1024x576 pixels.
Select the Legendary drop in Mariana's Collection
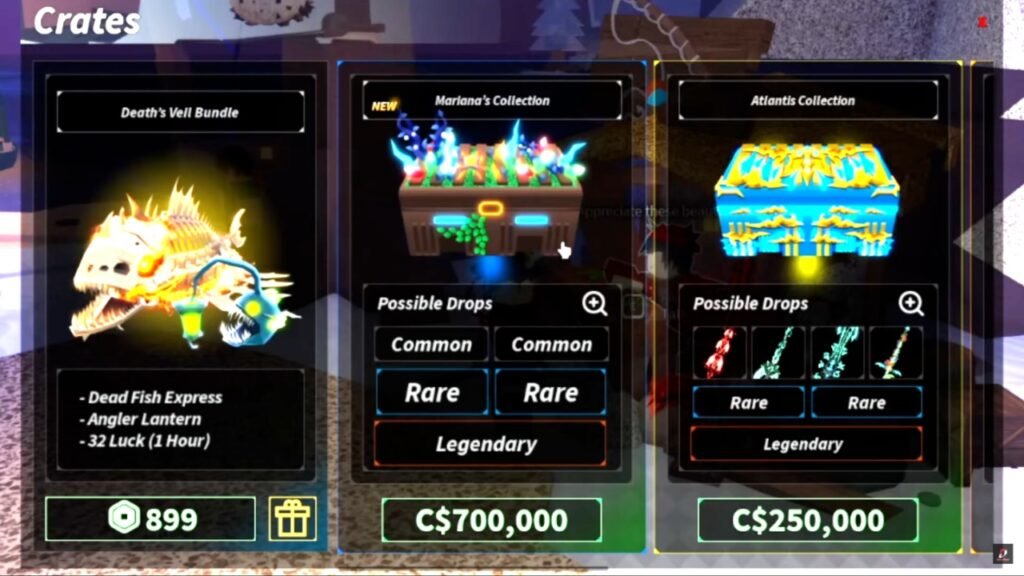490,444
